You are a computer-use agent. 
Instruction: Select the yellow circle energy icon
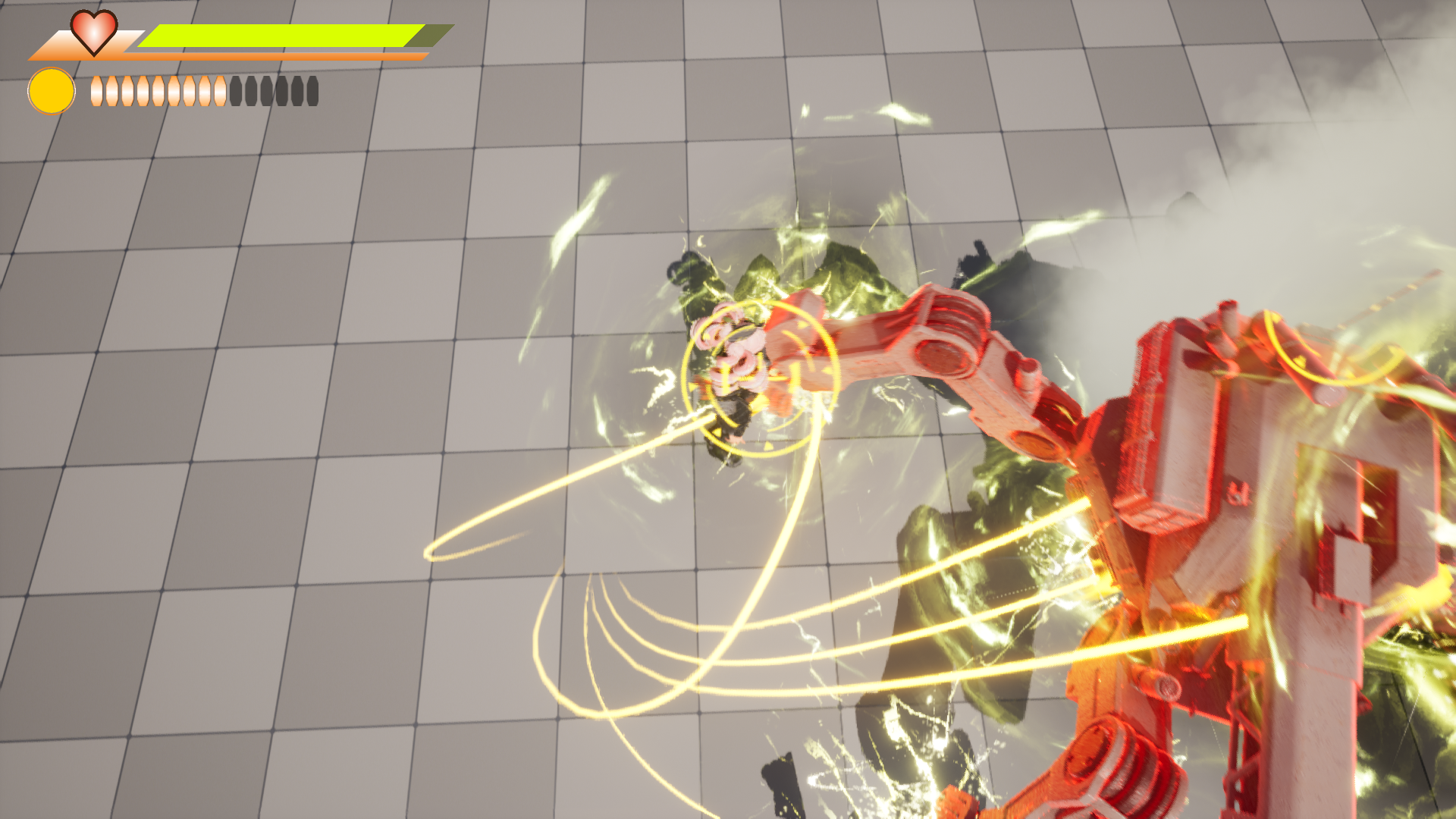coord(52,91)
